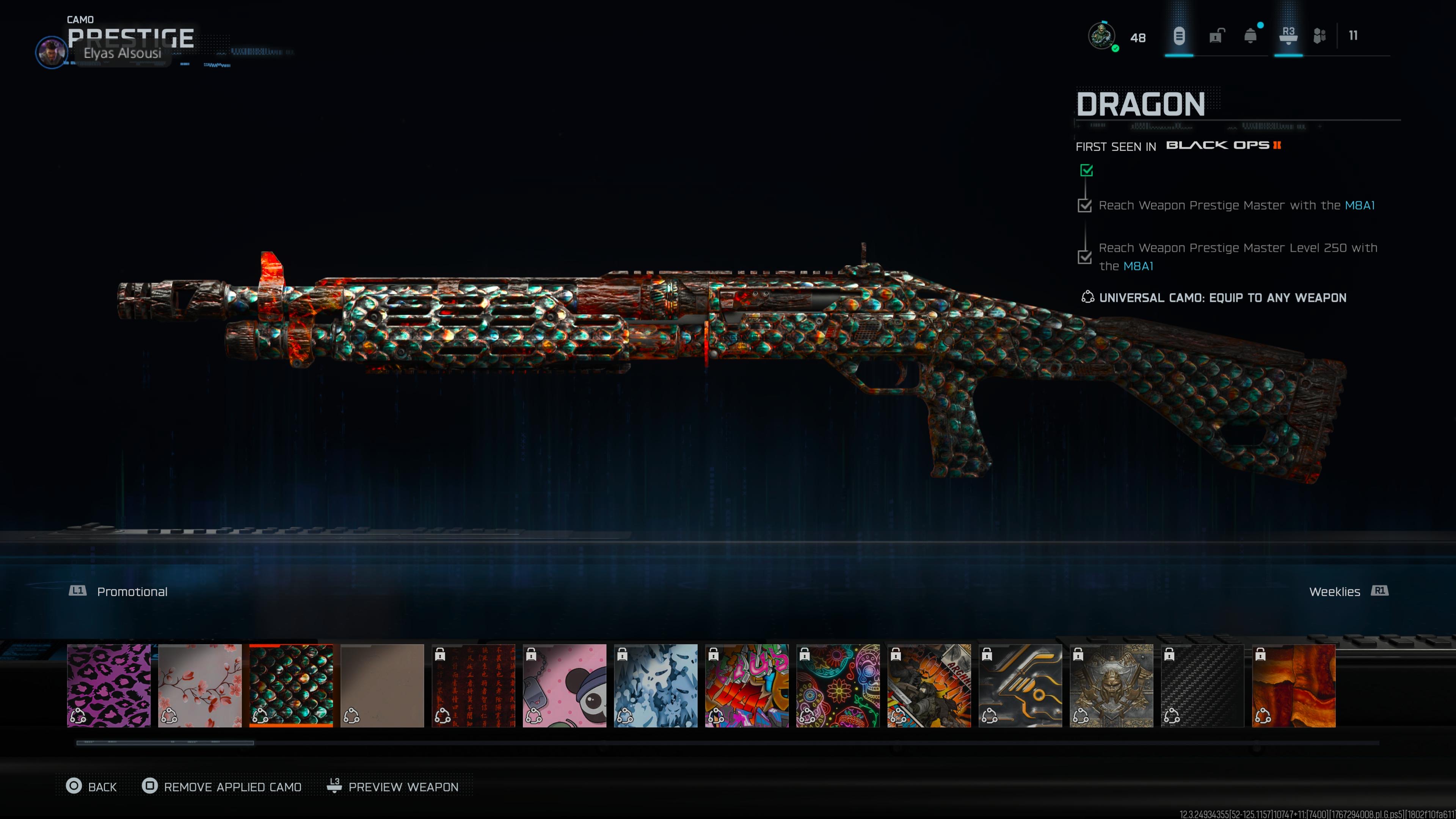Select the locked carbon fiber camo
1456x819 pixels.
pyautogui.click(x=1202, y=685)
